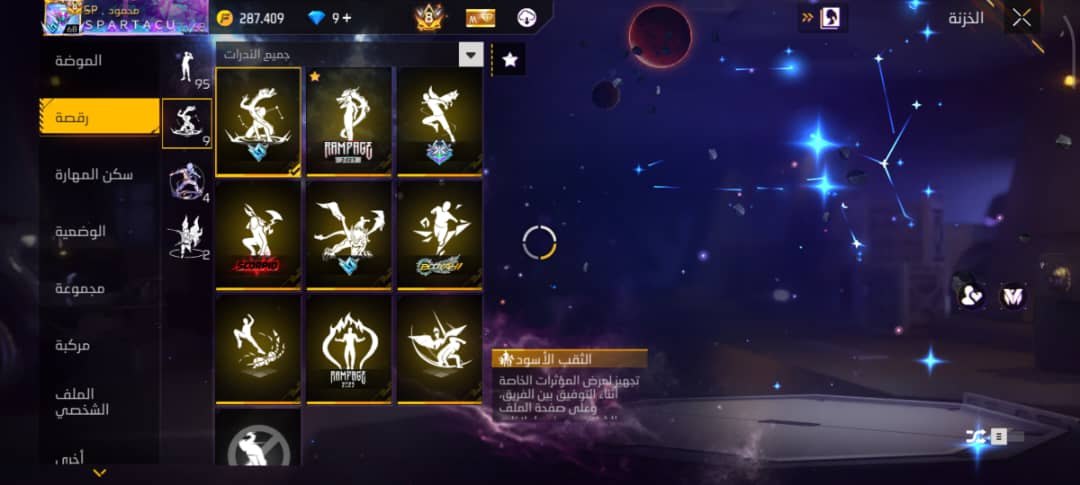Switch to the الملف الشخصي profile category
The image size is (1080, 485).
tap(81, 401)
